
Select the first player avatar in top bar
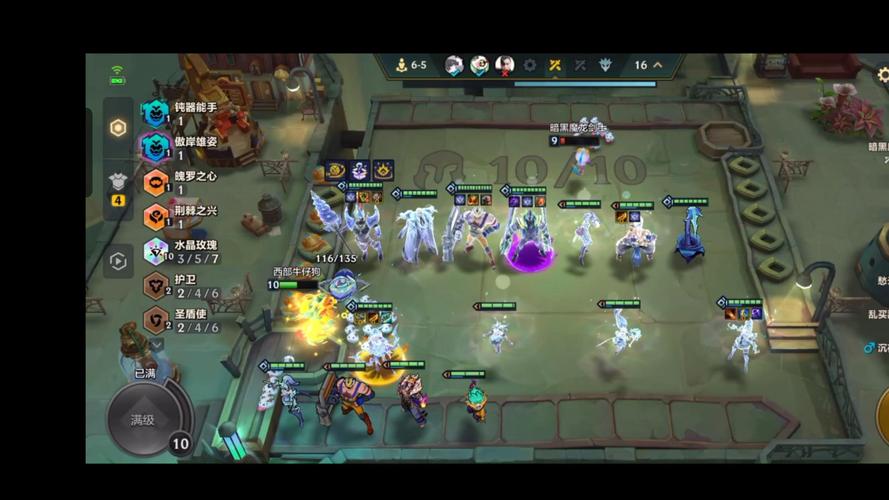pyautogui.click(x=454, y=66)
